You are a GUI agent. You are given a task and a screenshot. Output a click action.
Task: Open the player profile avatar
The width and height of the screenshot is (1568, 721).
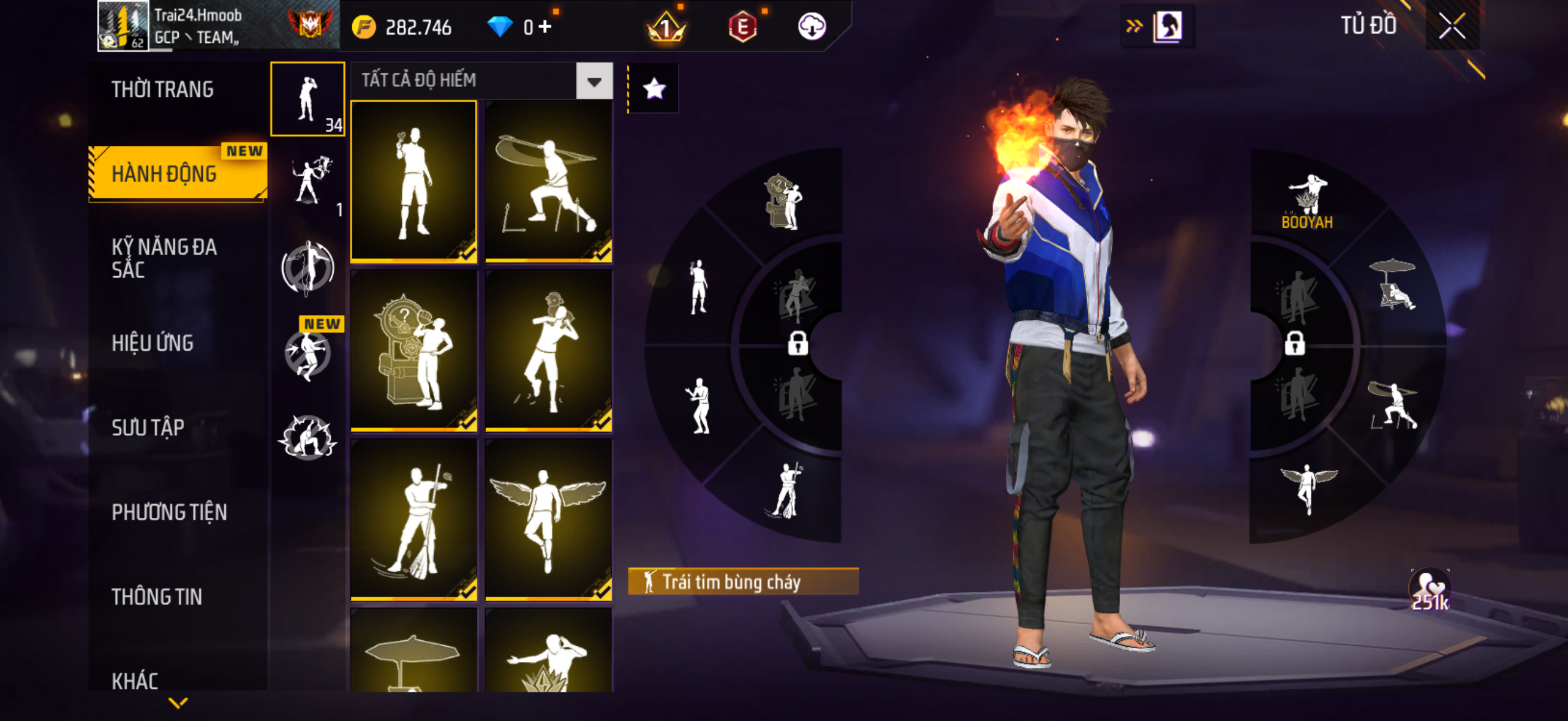click(x=123, y=26)
